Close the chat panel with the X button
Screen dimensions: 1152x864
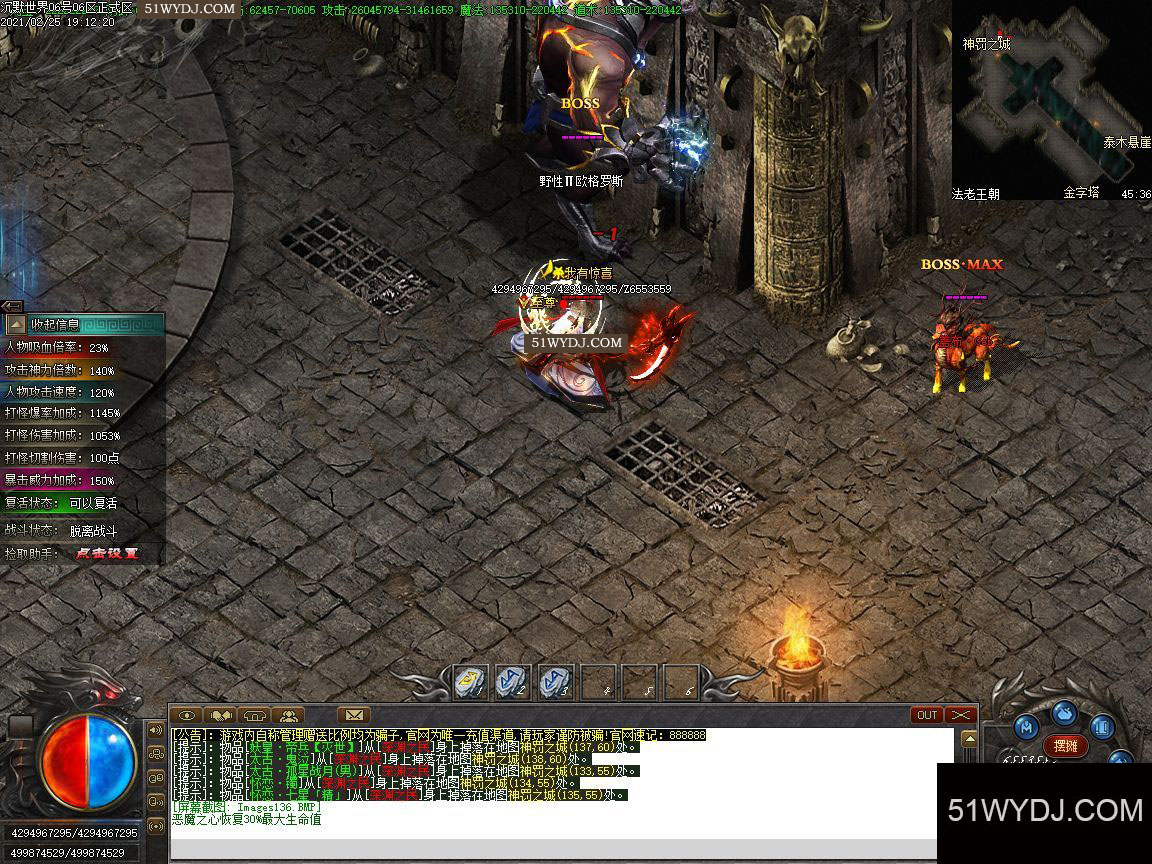click(x=960, y=715)
